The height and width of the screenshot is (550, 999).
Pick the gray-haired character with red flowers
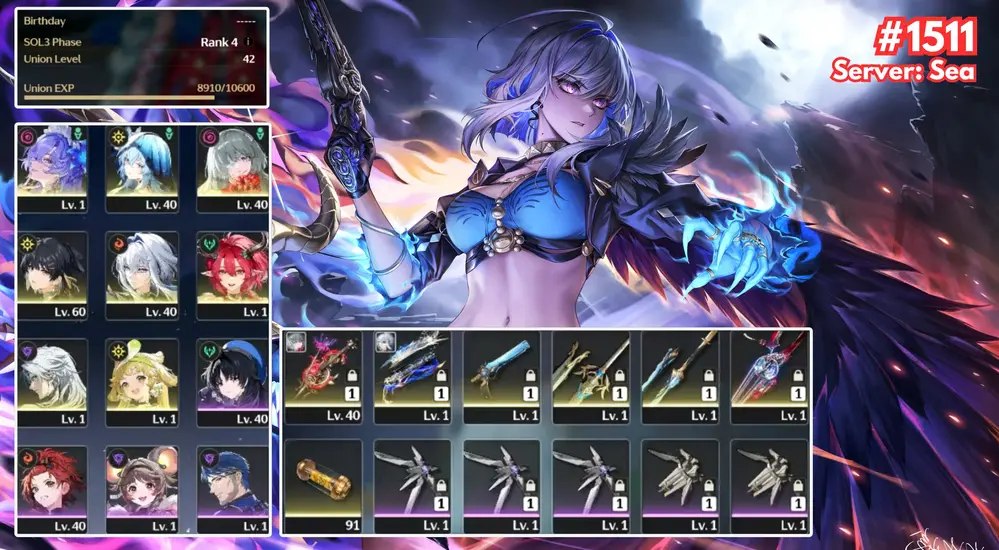233,166
